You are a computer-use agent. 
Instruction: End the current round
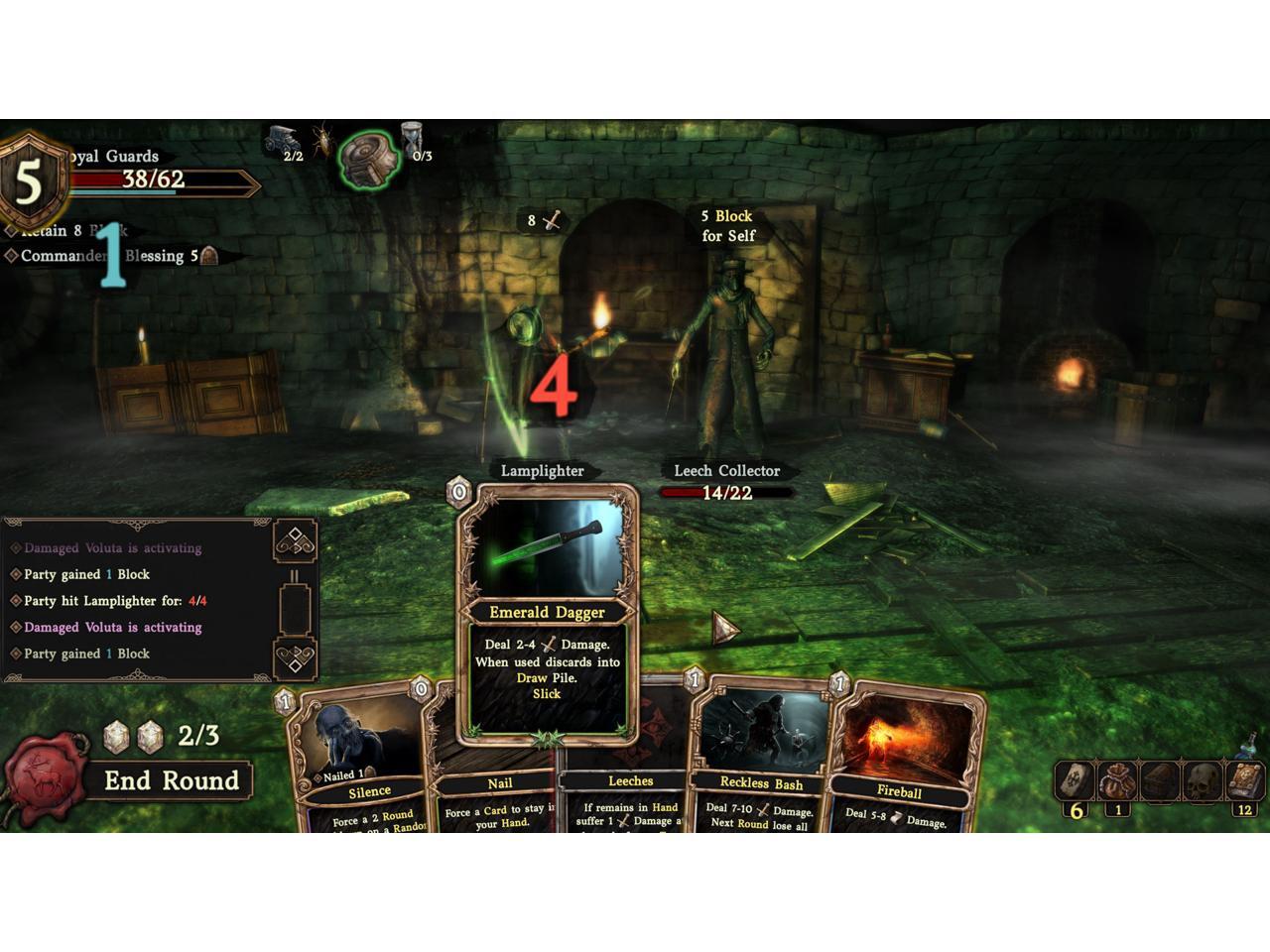coord(171,781)
